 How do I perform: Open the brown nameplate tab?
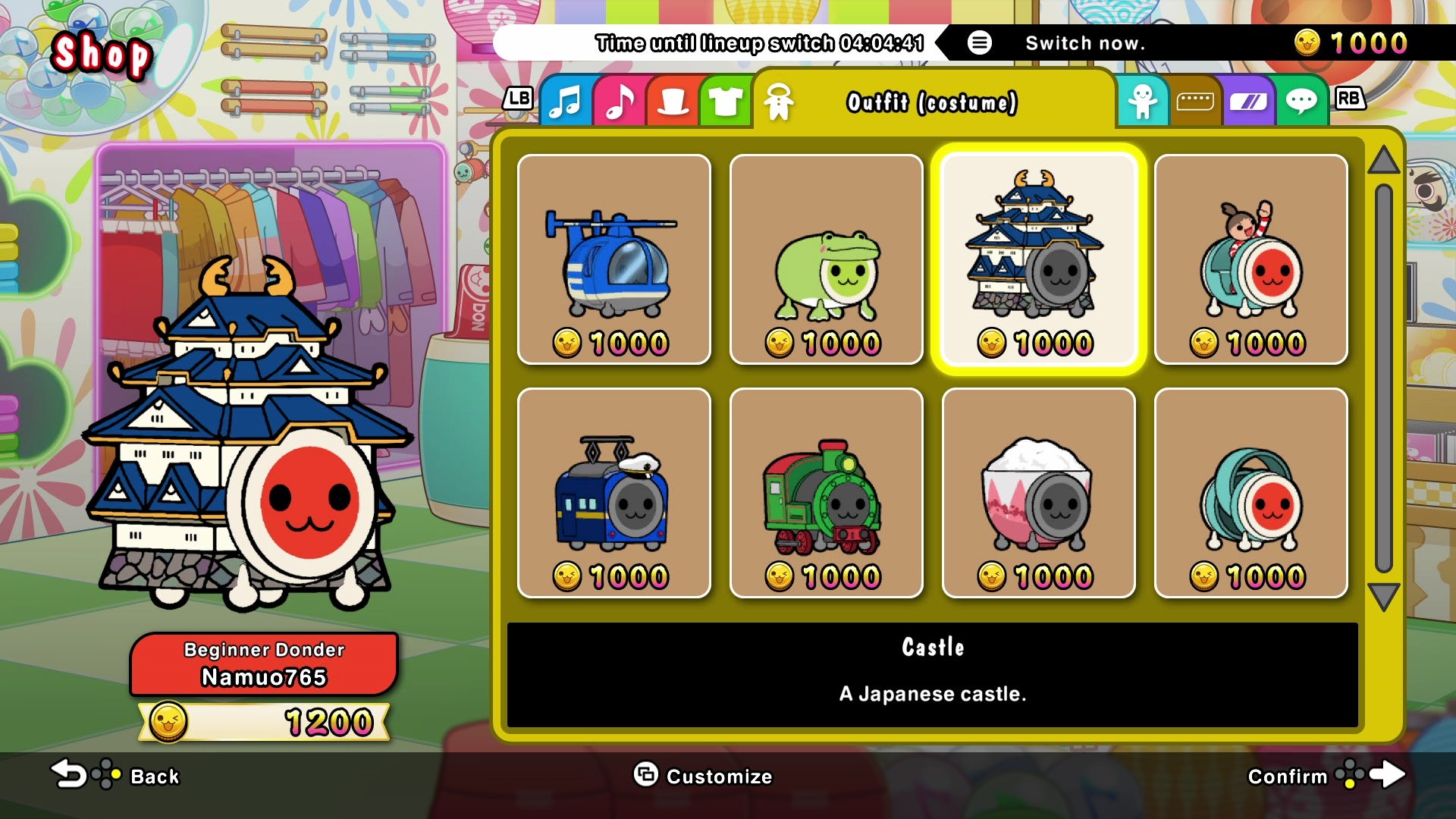[x=1196, y=100]
